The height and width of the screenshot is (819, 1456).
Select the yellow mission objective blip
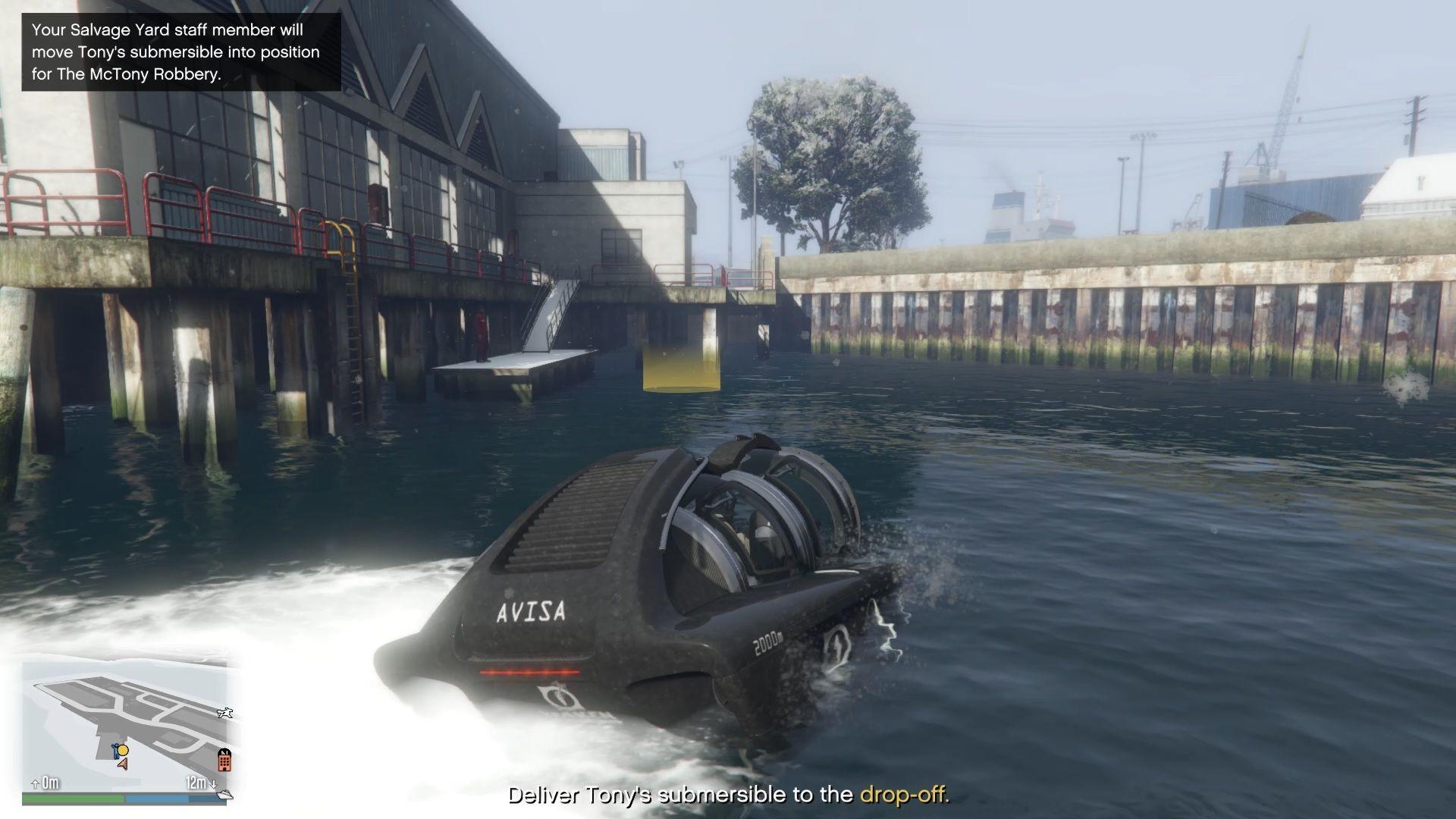pyautogui.click(x=124, y=751)
